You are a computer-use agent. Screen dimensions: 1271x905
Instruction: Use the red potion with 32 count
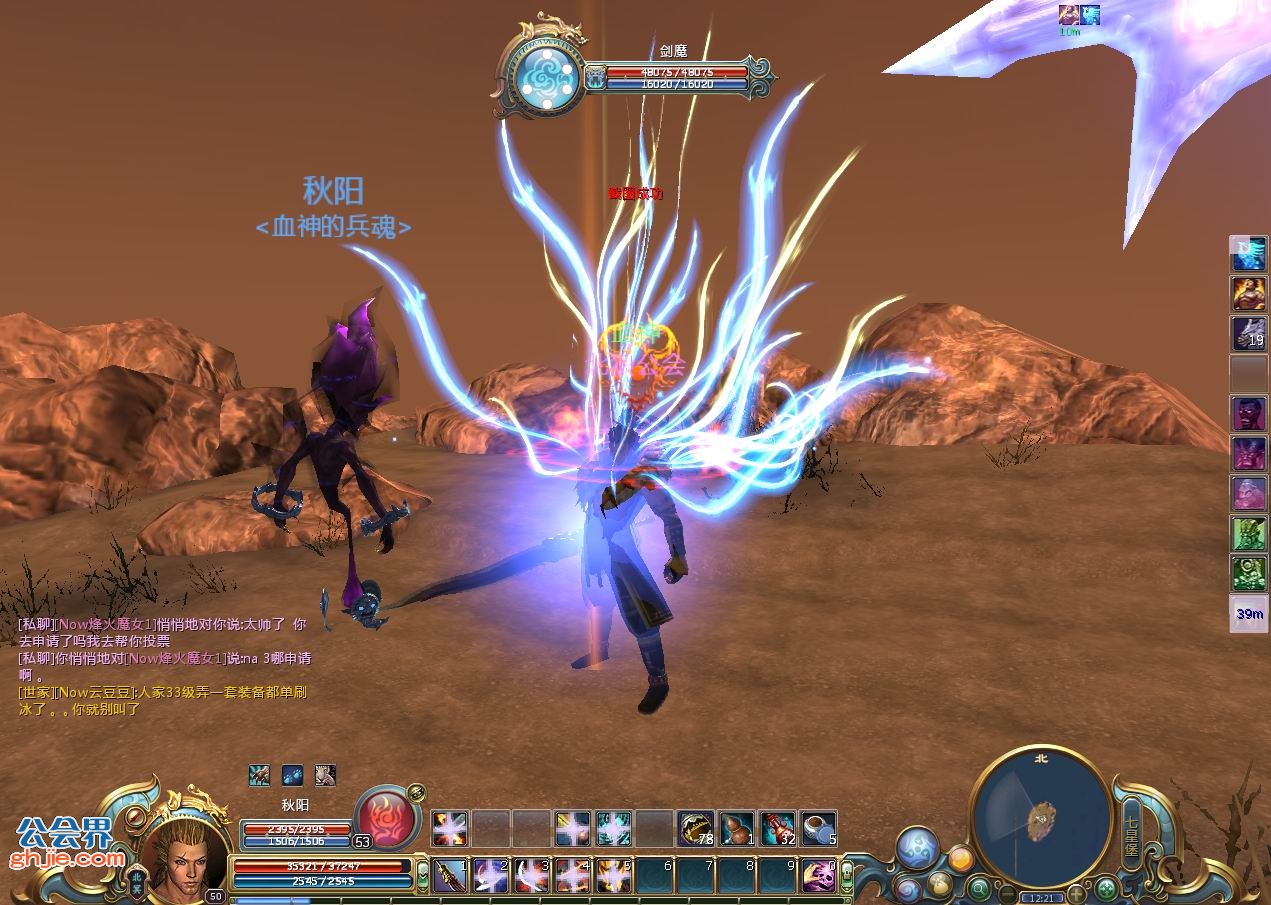coord(777,828)
